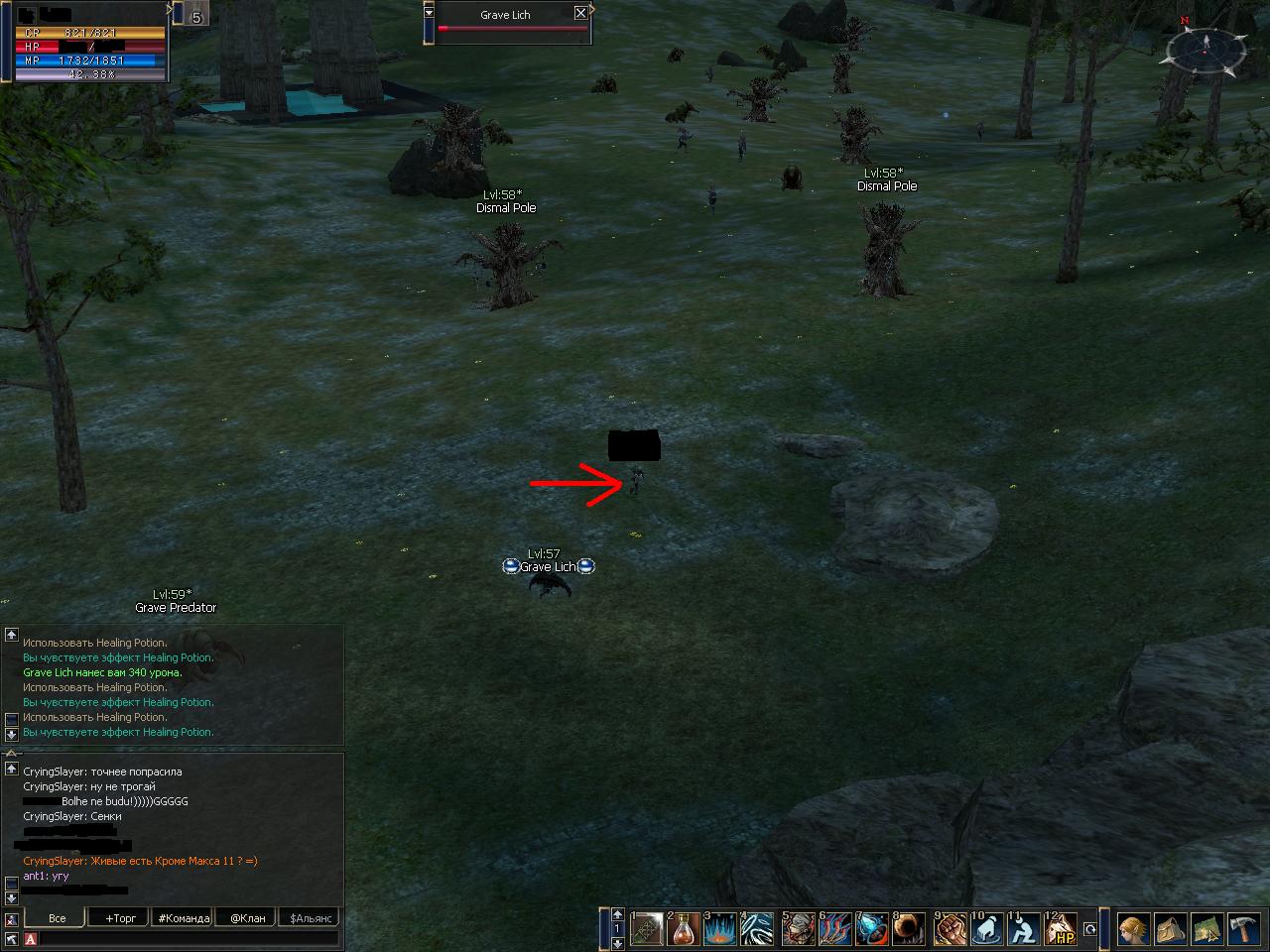Open the inventory bag icon
This screenshot has width=1270, height=952.
1170,929
